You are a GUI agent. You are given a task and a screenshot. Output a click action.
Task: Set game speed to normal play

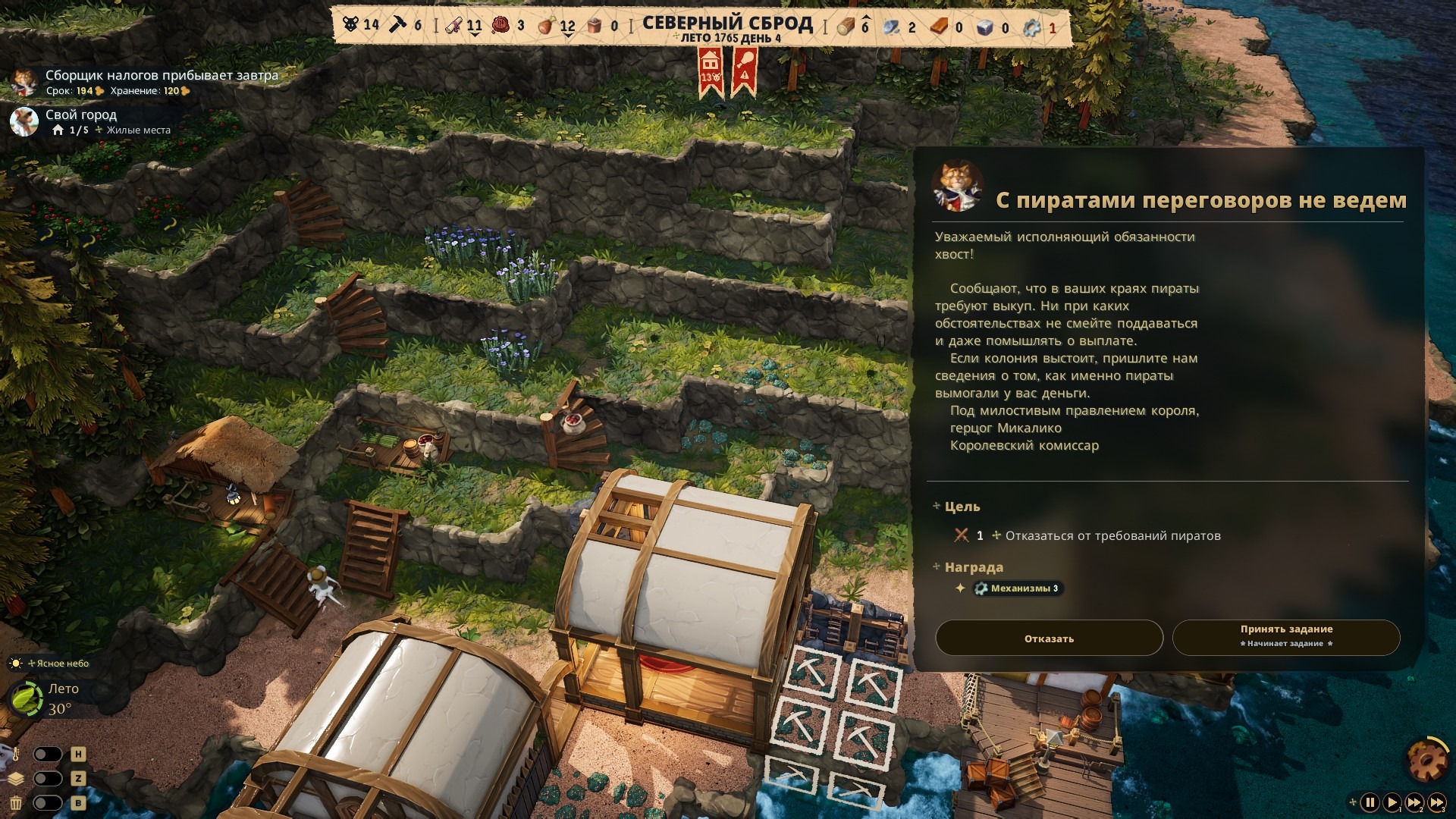(1392, 802)
